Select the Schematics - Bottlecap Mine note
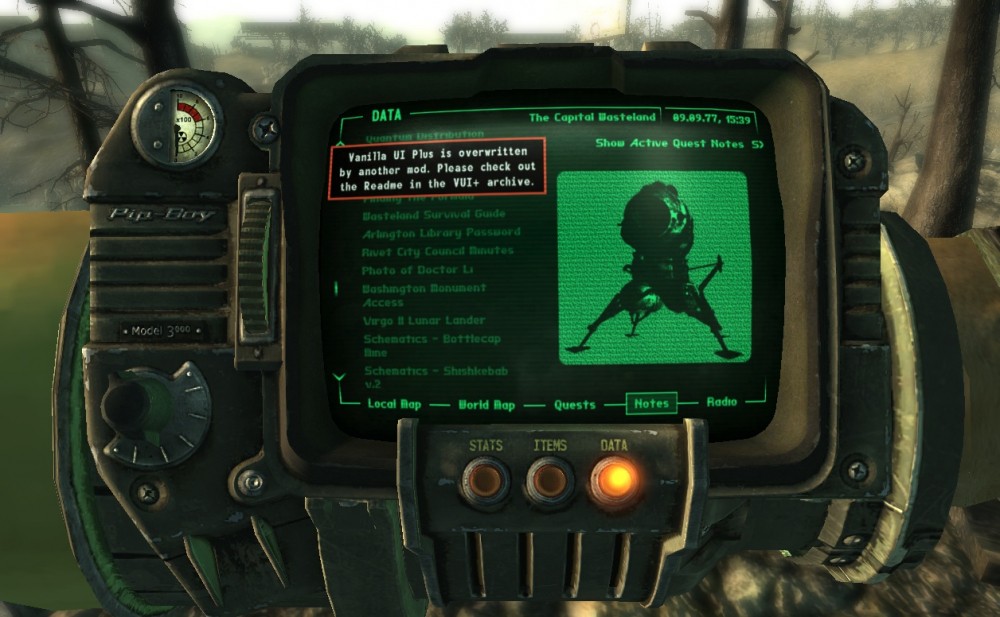This screenshot has width=1000, height=617. coord(431,346)
